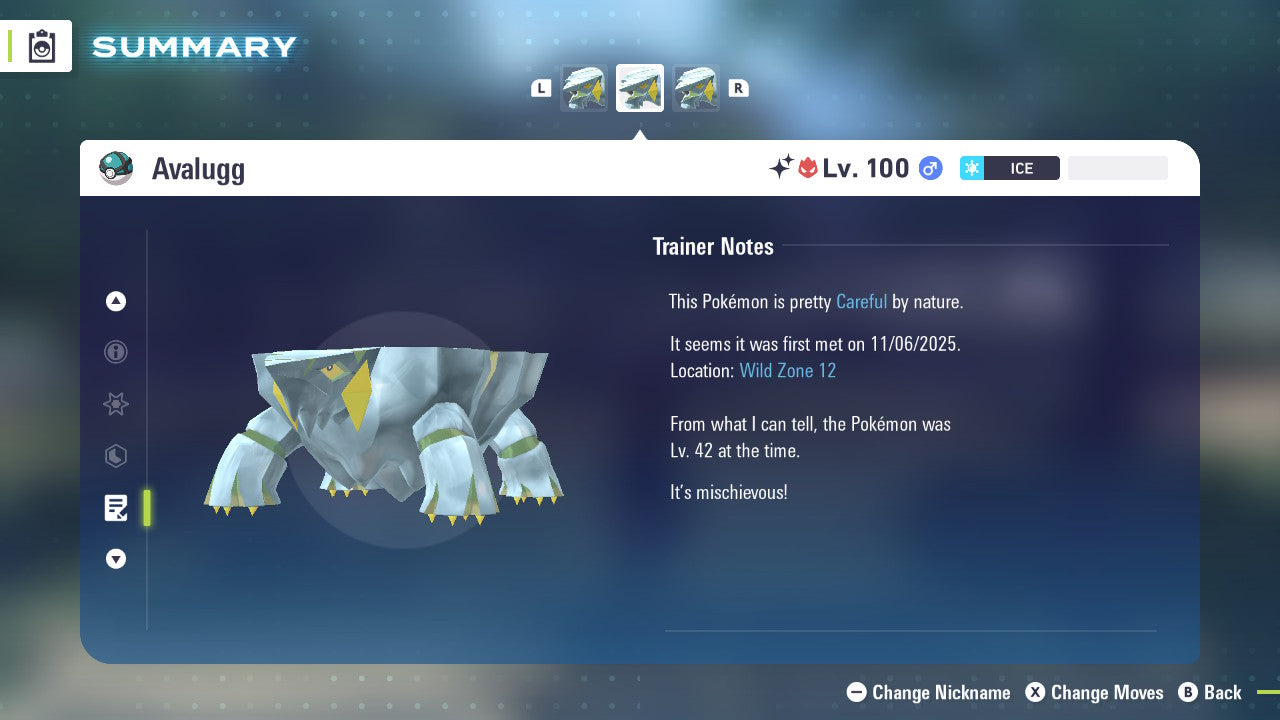The height and width of the screenshot is (720, 1280).
Task: Select the Trainer Notes memo icon
Action: point(116,508)
